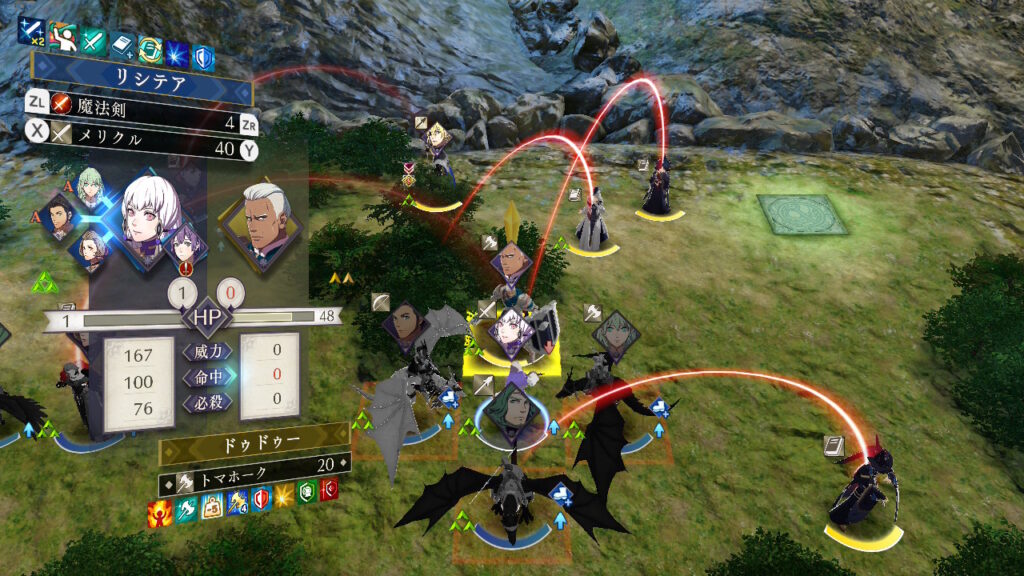This screenshot has width=1024, height=576.
Task: Select the highlighted Lysithea unit marker
Action: (x=512, y=333)
